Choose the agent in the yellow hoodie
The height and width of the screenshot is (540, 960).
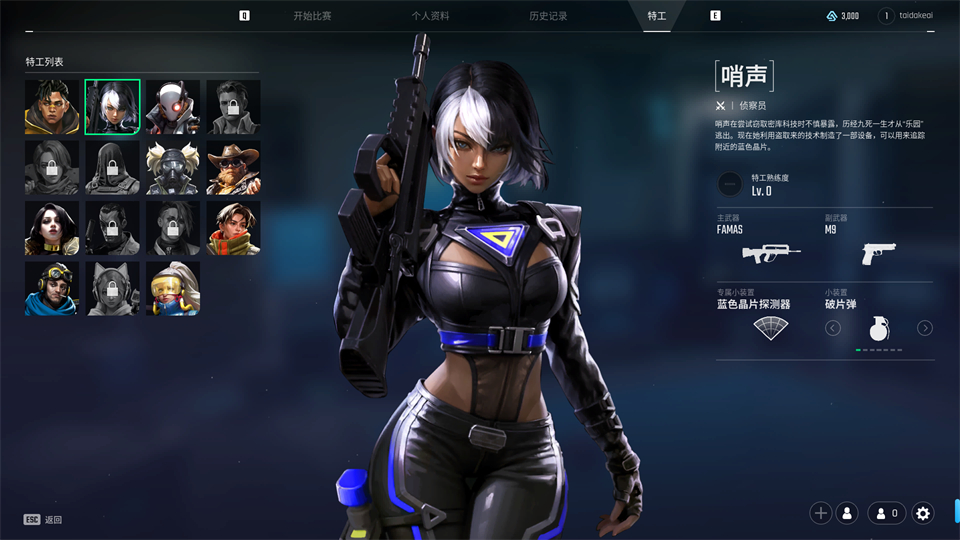point(52,107)
